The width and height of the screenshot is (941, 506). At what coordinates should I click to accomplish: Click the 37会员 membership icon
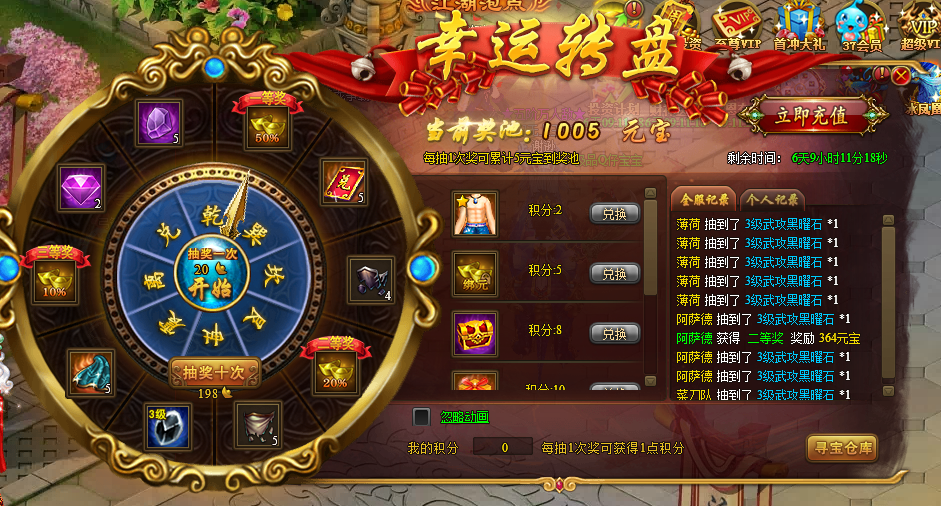(x=861, y=27)
